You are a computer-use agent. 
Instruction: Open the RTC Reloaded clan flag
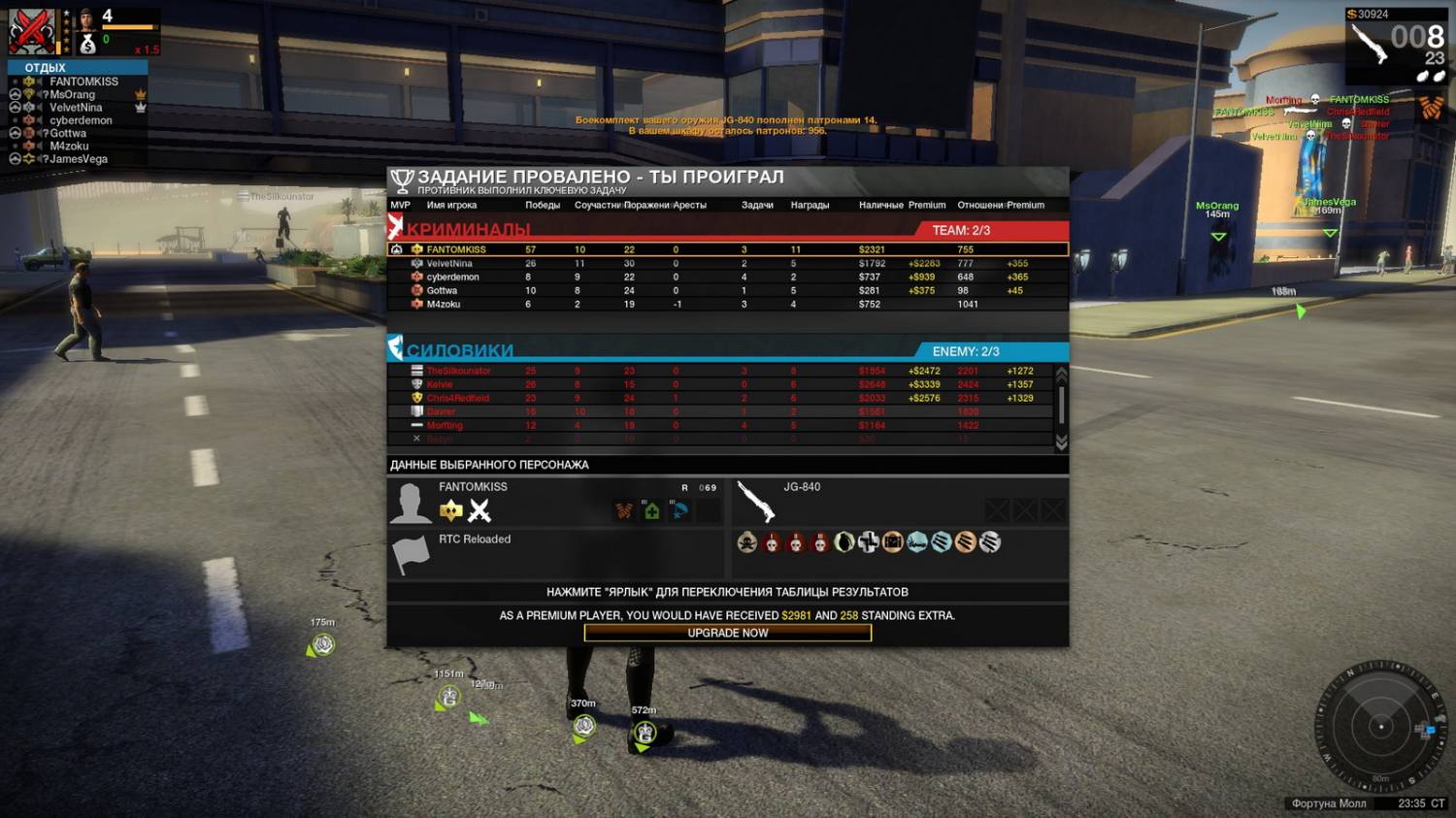(x=410, y=555)
